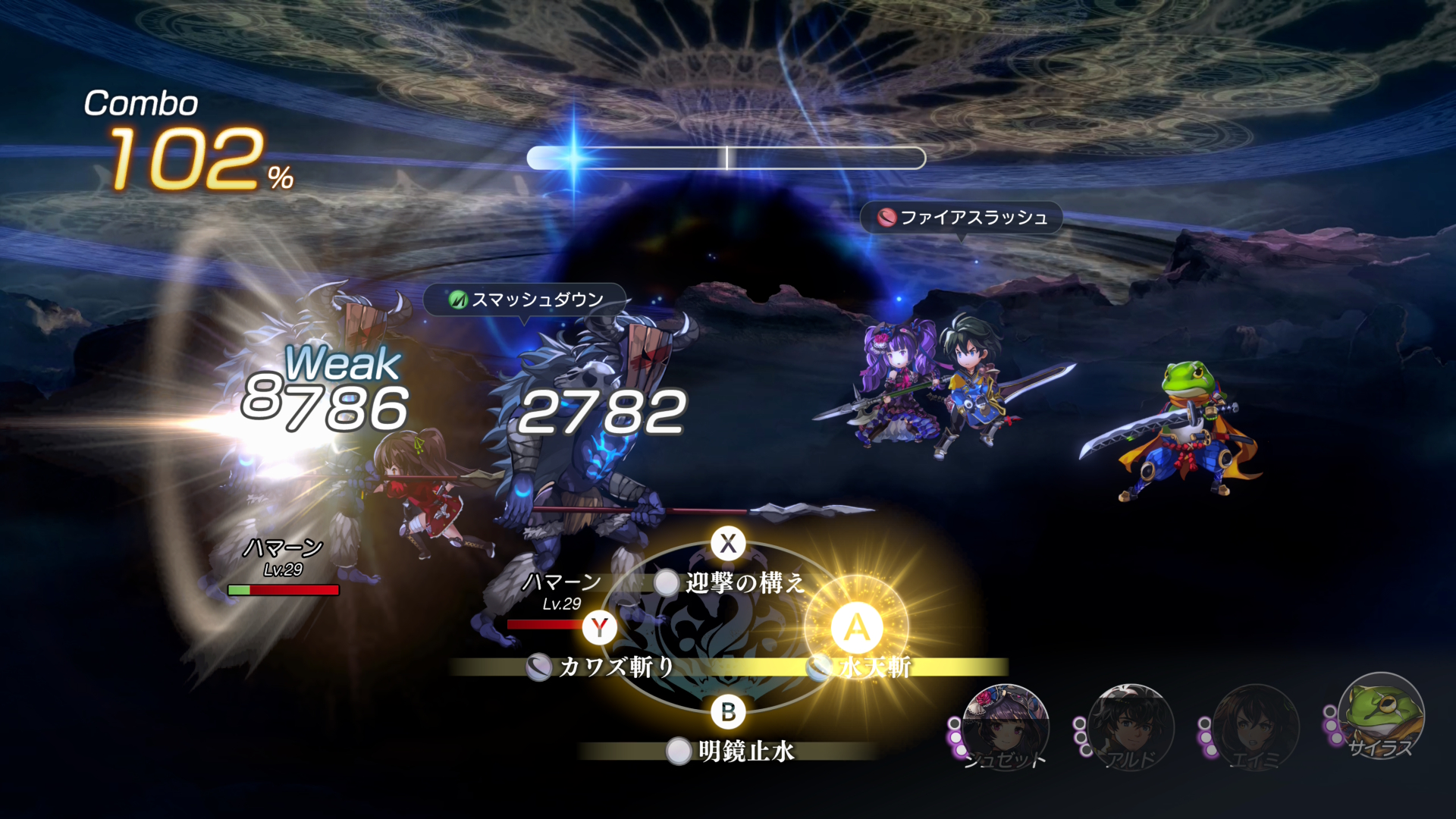
Task: Select the サイラス frog portrait
Action: coord(1380,715)
